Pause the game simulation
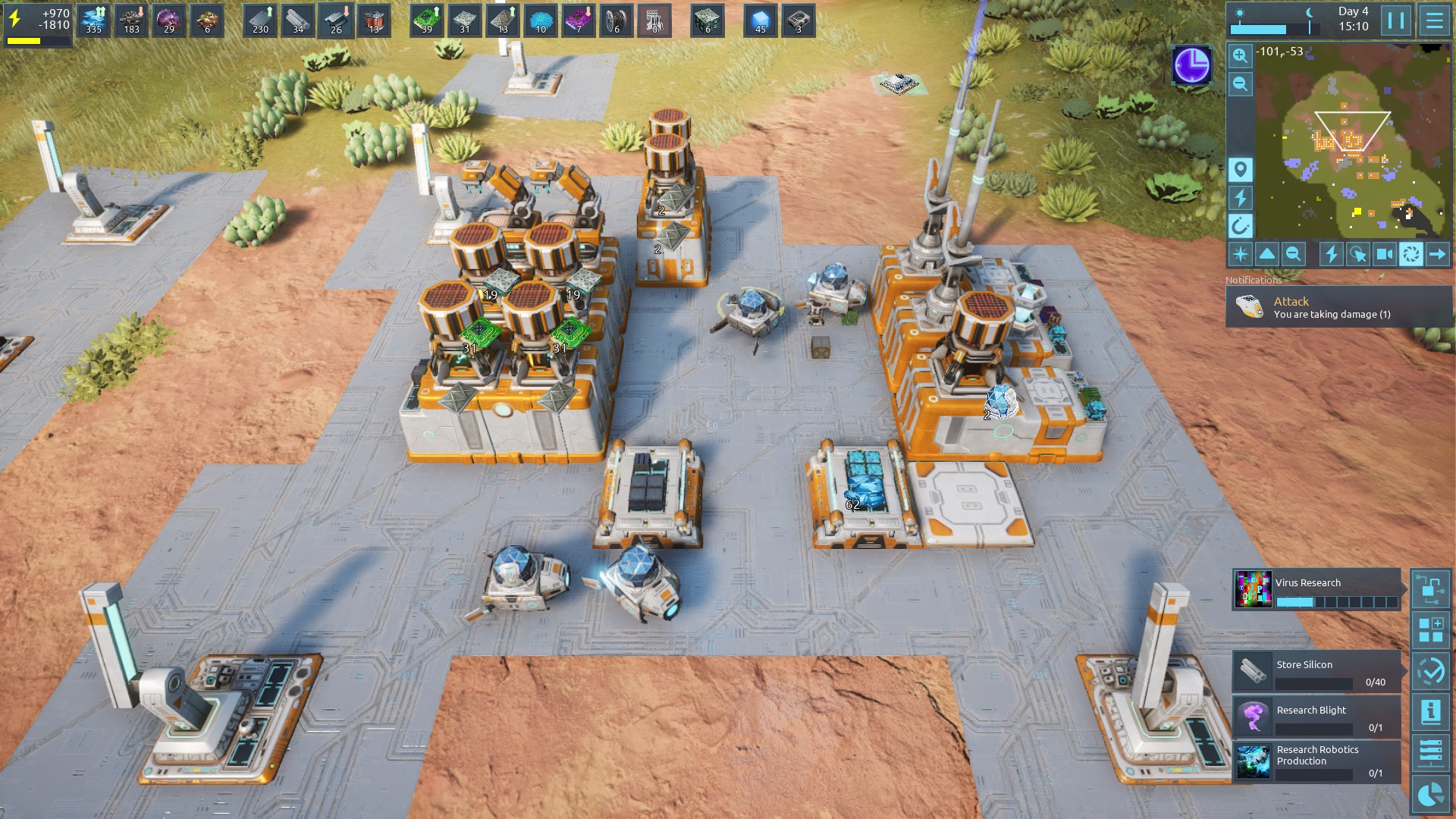 (1396, 20)
